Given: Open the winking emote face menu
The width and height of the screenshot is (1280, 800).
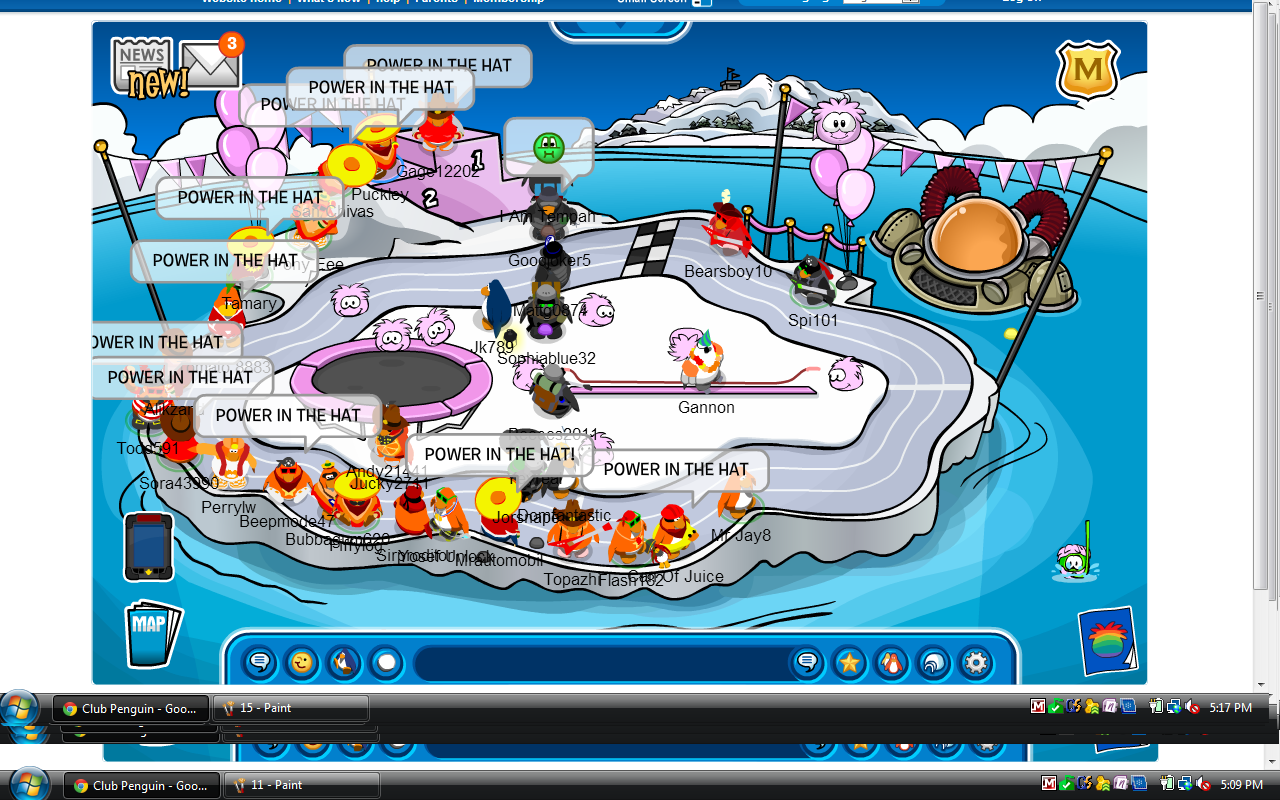Looking at the screenshot, I should [301, 662].
